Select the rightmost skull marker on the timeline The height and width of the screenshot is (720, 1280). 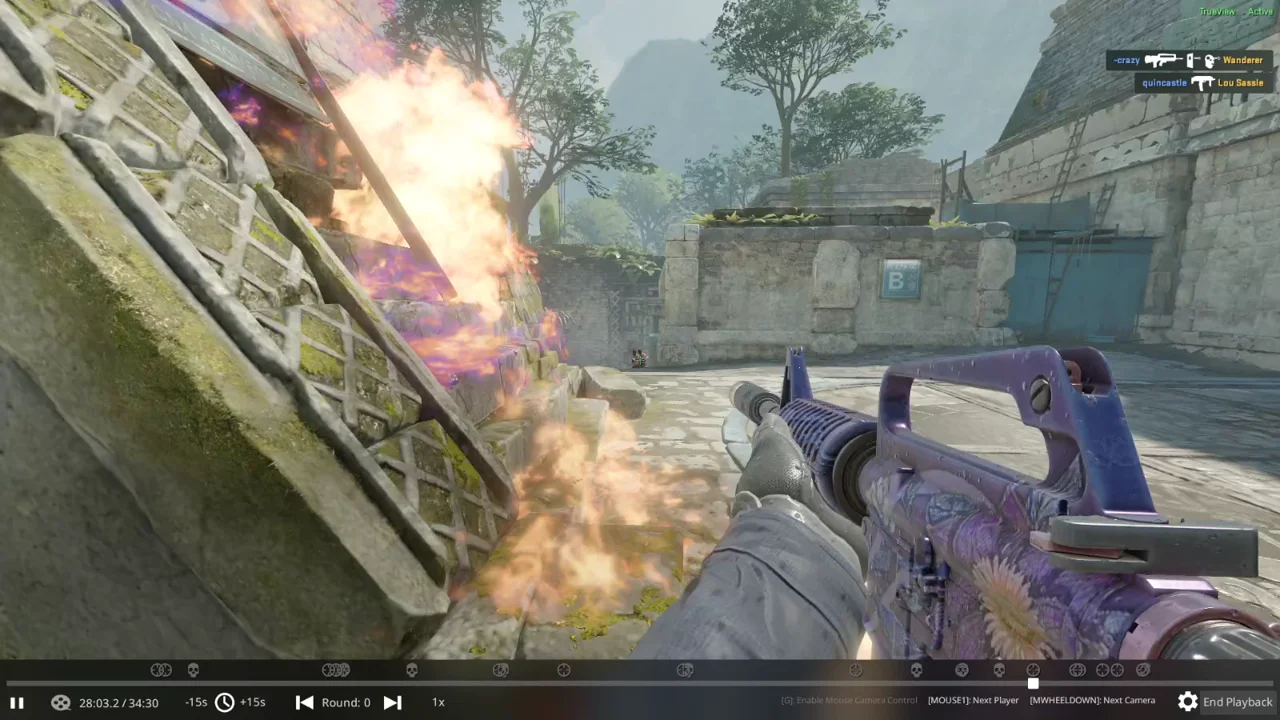[997, 670]
